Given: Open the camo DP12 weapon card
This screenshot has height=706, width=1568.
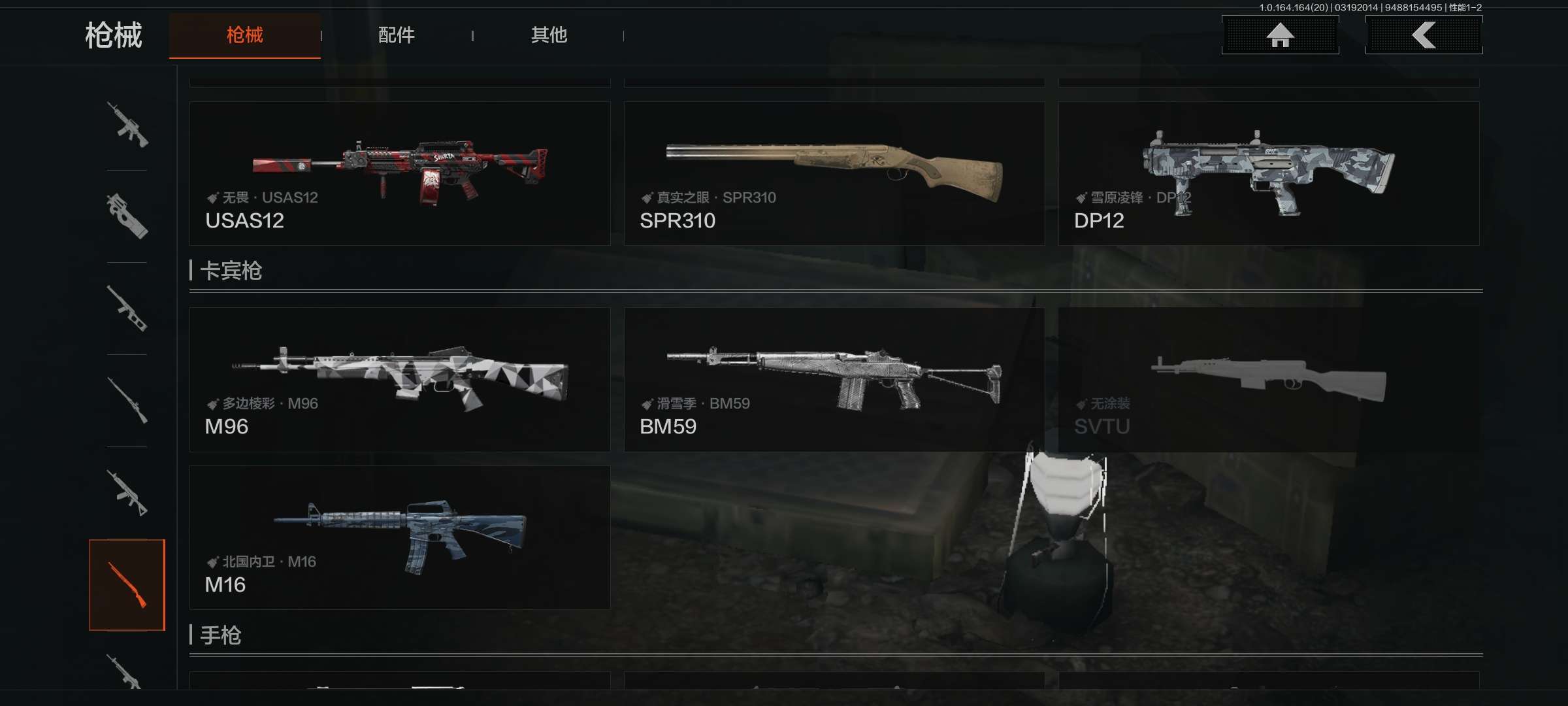Looking at the screenshot, I should pos(1268,173).
